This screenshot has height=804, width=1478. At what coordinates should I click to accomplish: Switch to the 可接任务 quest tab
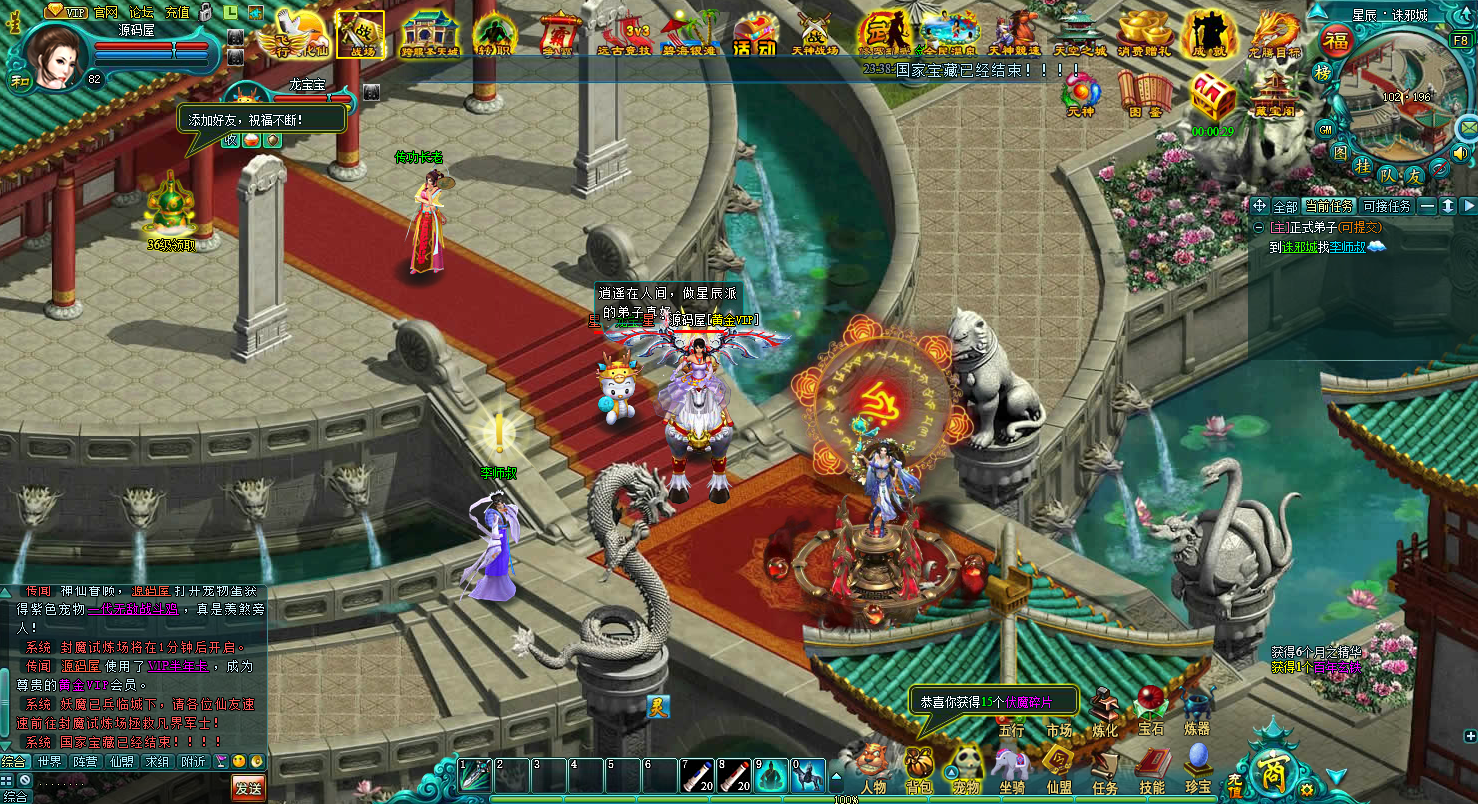pyautogui.click(x=1386, y=206)
